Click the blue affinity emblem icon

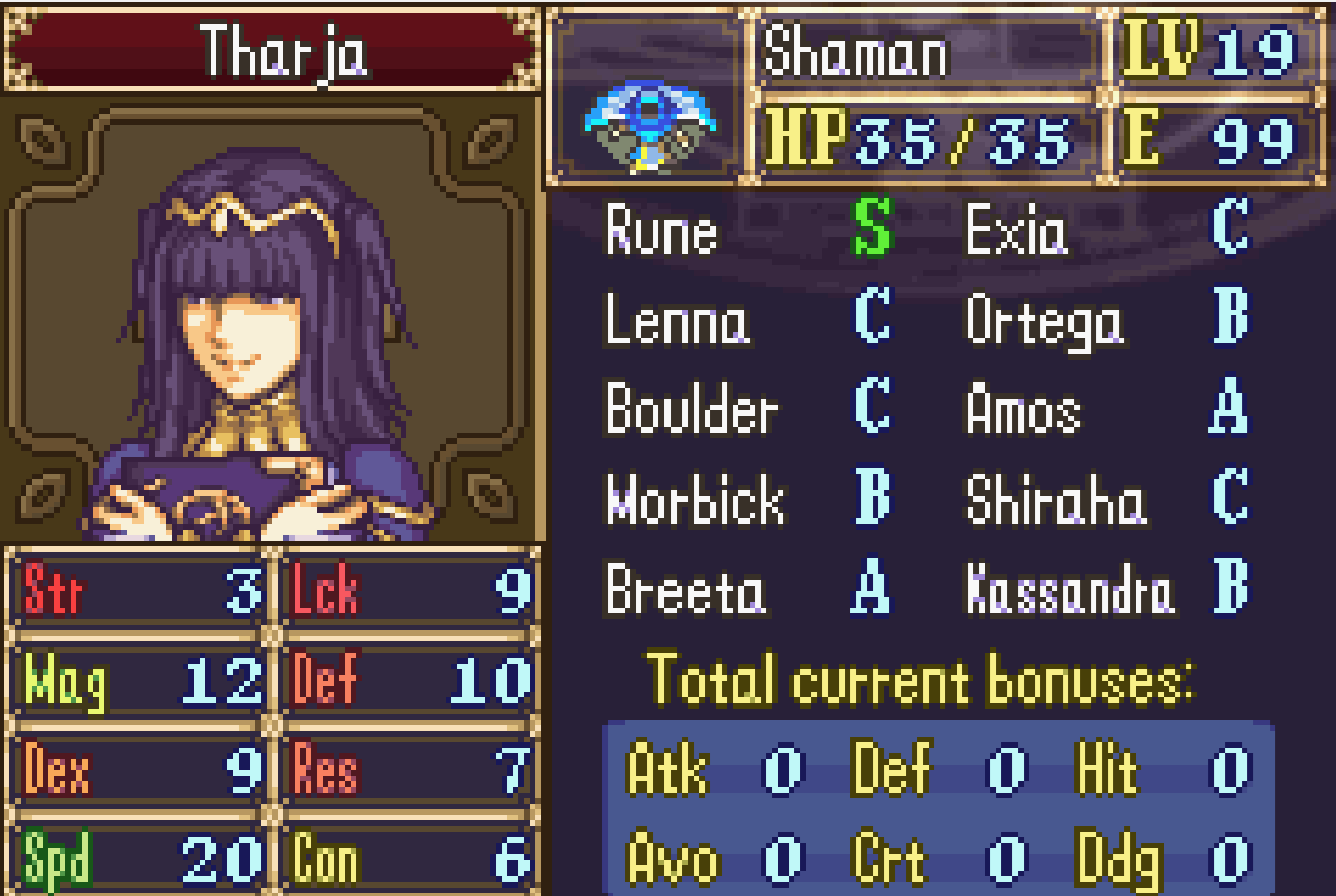649,129
